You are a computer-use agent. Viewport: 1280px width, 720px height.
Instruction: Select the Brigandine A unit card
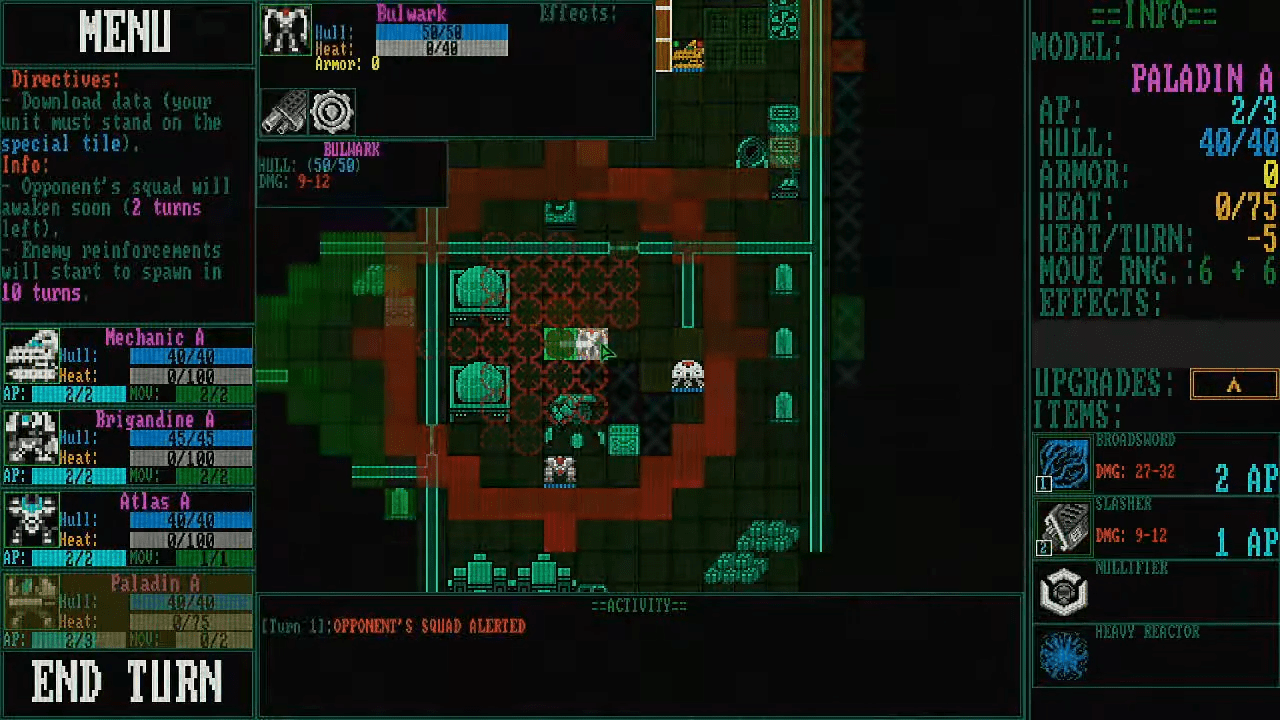(127, 448)
